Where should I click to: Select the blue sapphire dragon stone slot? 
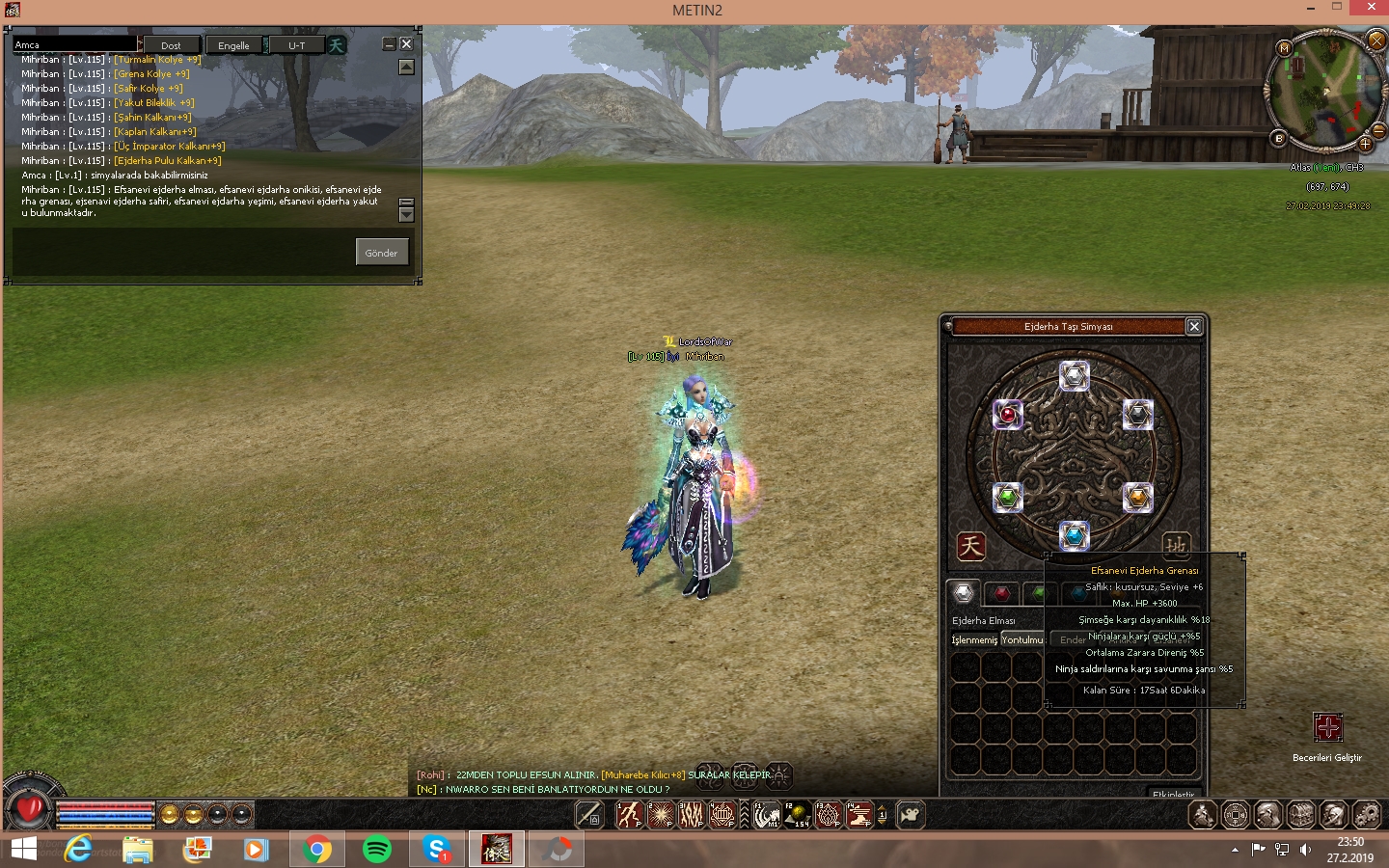coord(1074,535)
